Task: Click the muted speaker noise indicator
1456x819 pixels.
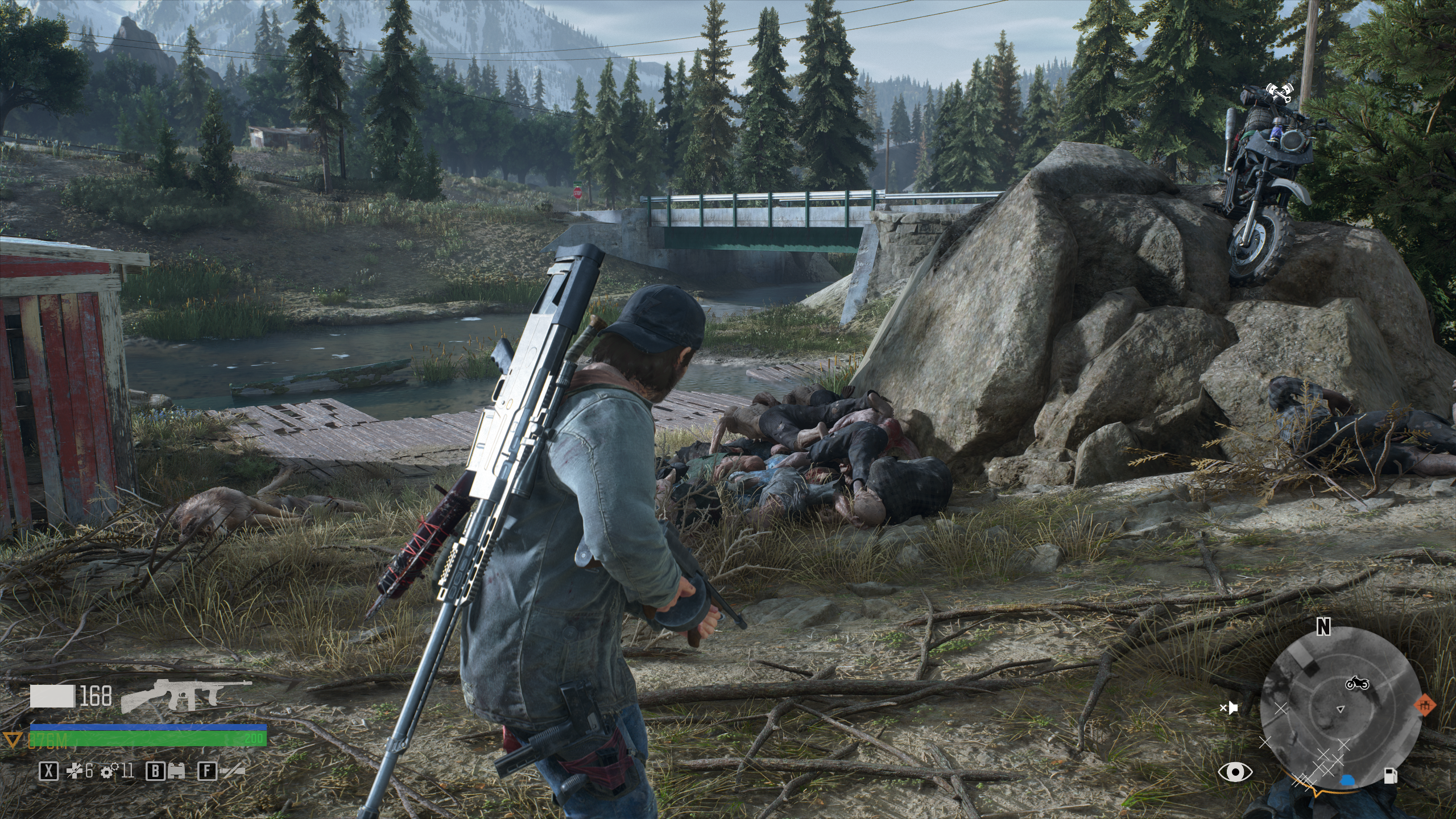Action: (1229, 708)
